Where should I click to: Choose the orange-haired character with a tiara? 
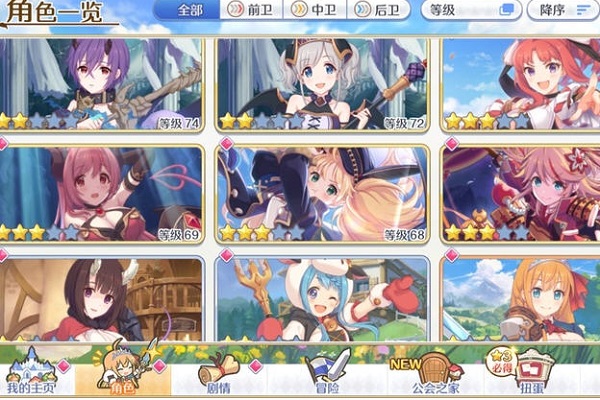coord(520,300)
